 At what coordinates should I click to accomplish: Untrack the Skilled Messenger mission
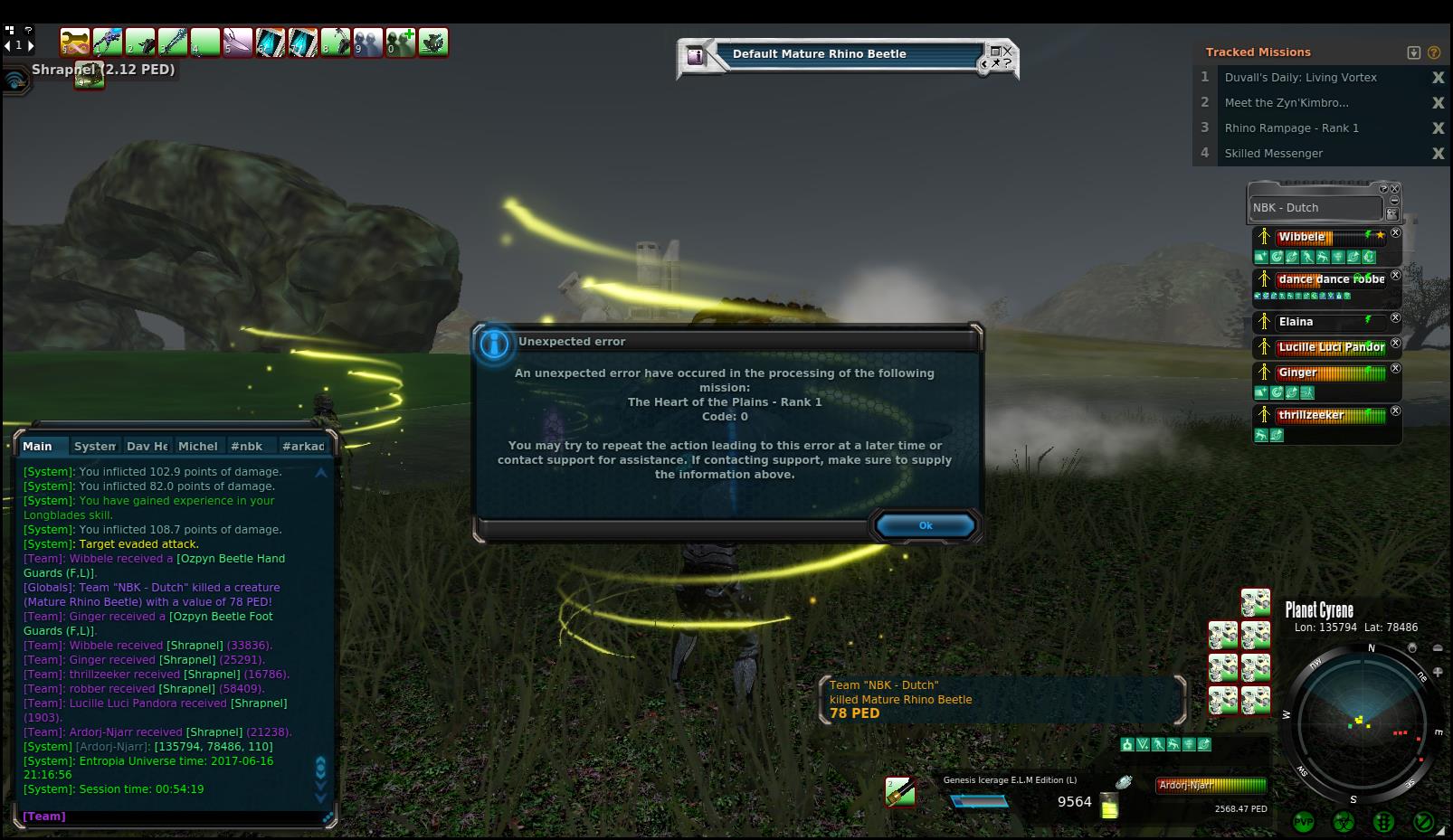point(1438,154)
